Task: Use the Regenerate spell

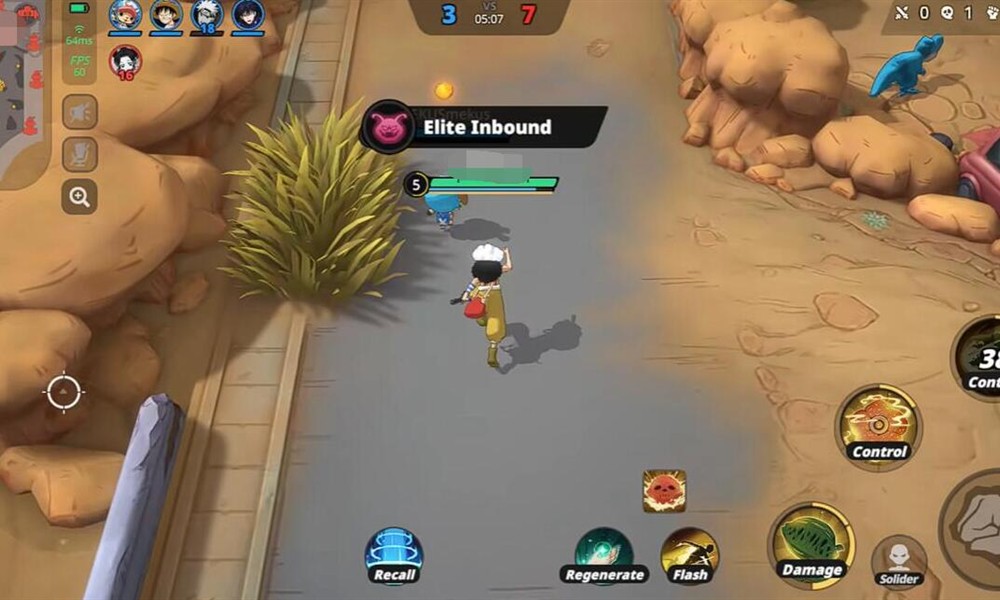Action: click(x=604, y=553)
